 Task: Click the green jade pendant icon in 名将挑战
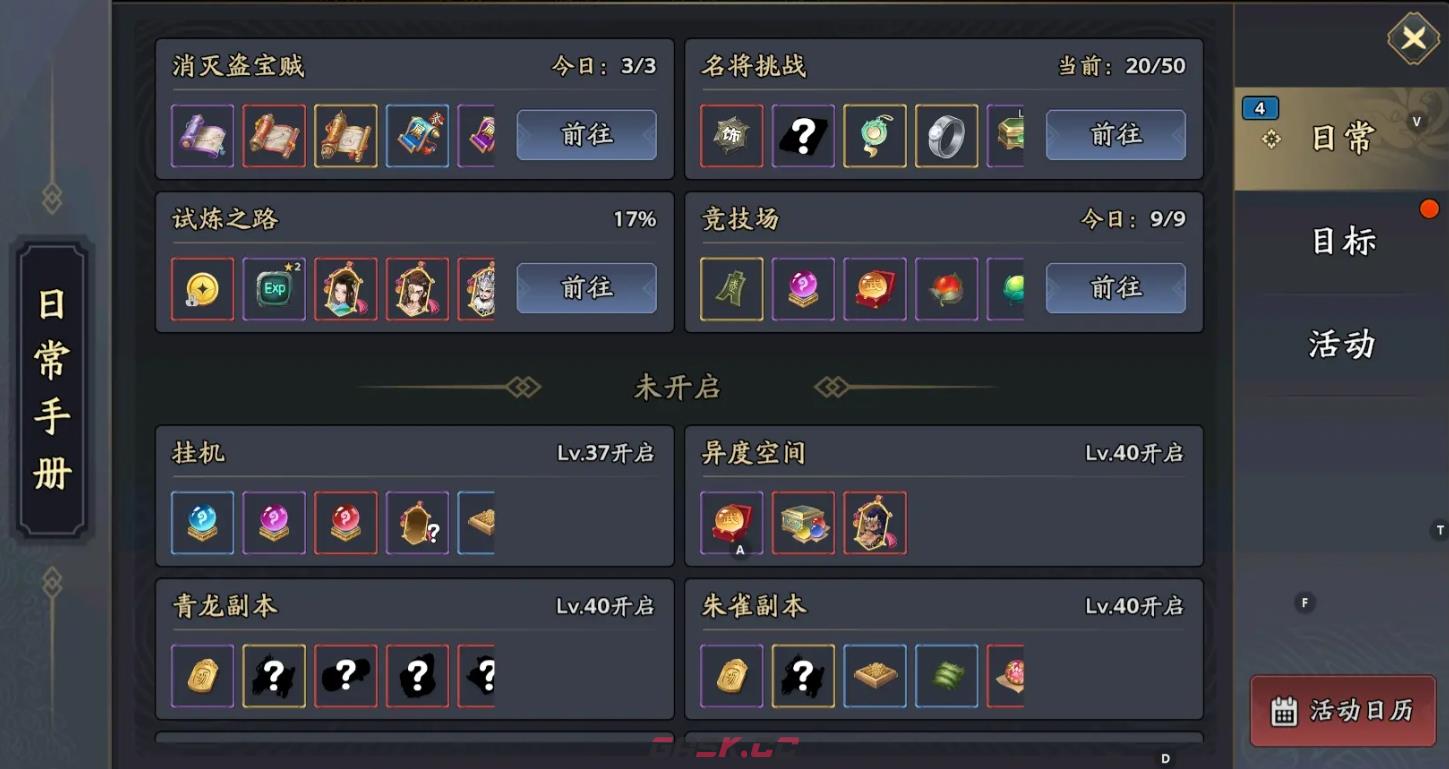874,135
